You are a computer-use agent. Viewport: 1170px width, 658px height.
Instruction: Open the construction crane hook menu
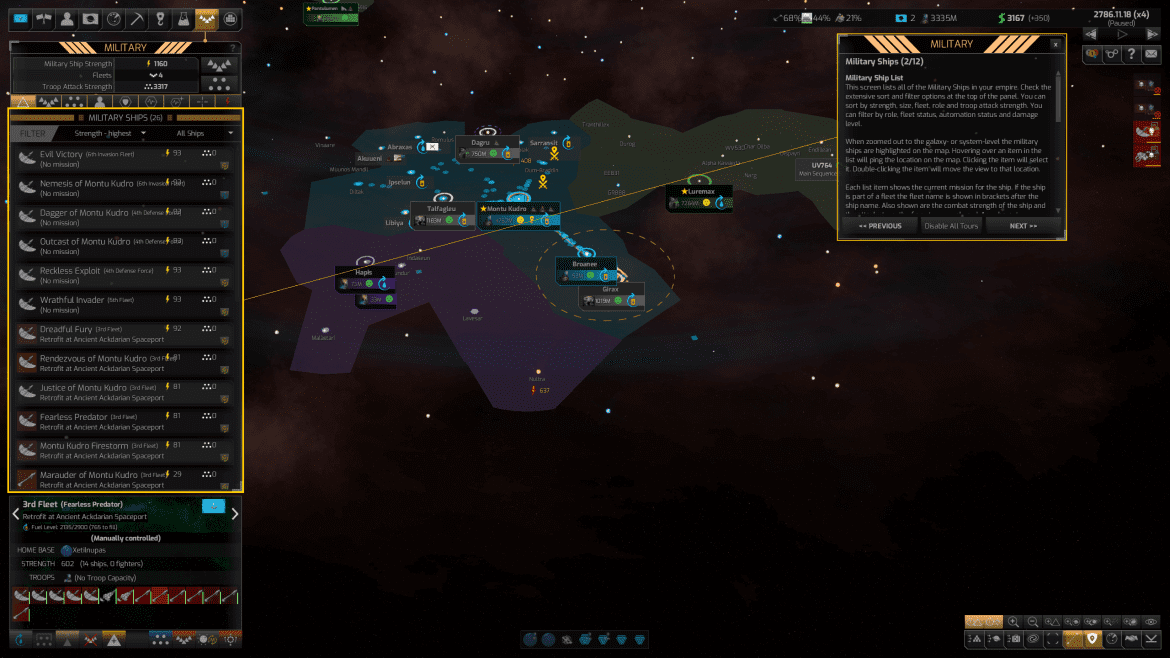pyautogui.click(x=160, y=19)
